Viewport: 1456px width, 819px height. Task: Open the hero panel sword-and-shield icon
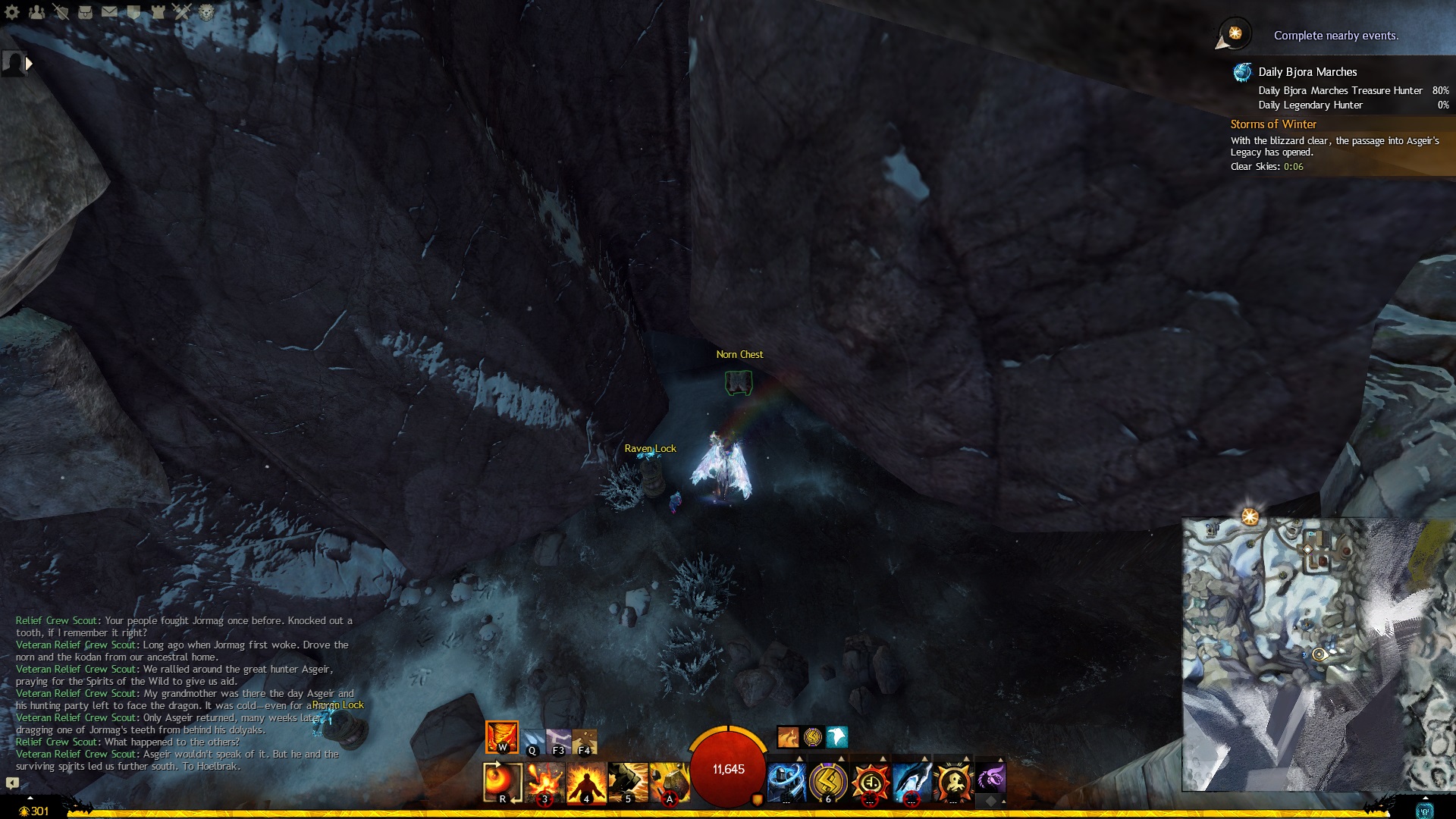click(x=61, y=12)
